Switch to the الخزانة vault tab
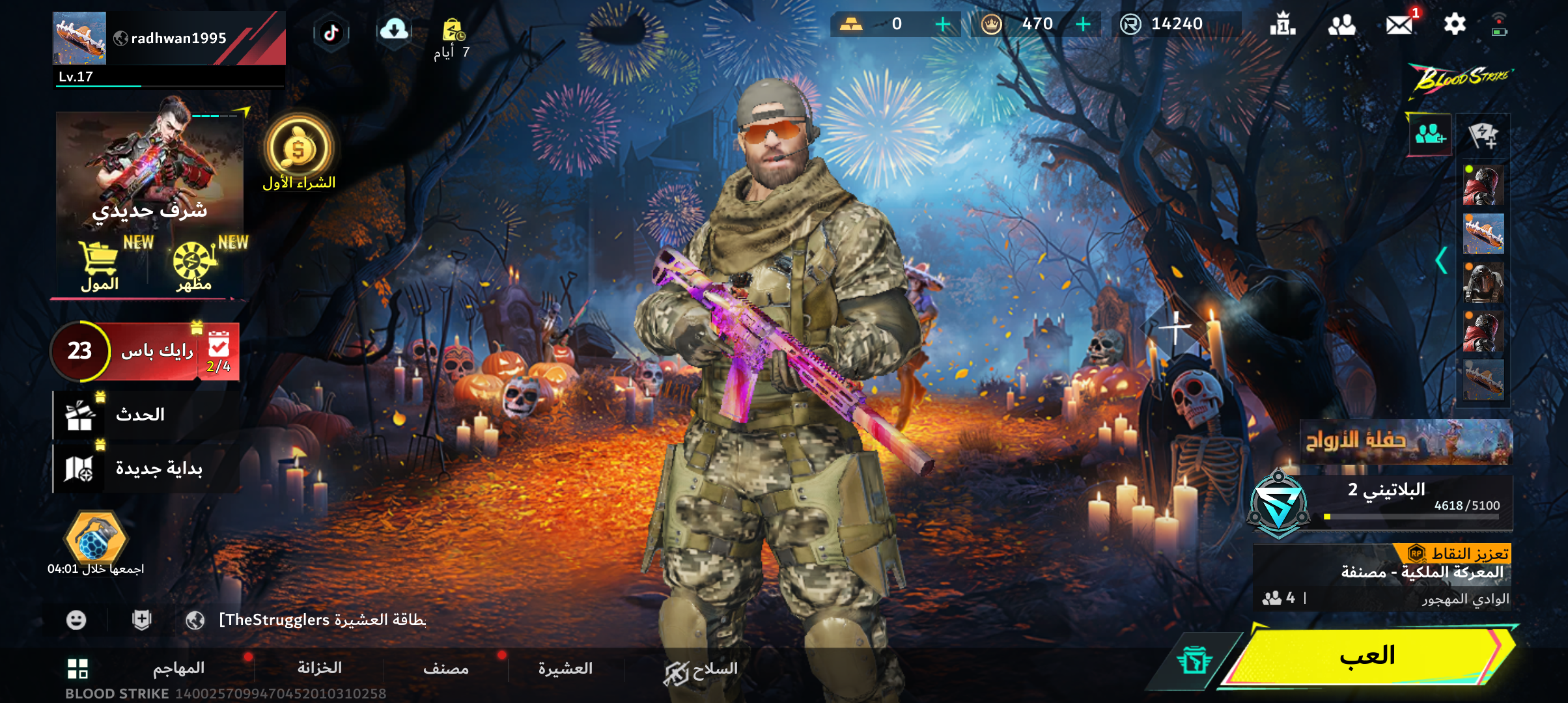 click(320, 669)
